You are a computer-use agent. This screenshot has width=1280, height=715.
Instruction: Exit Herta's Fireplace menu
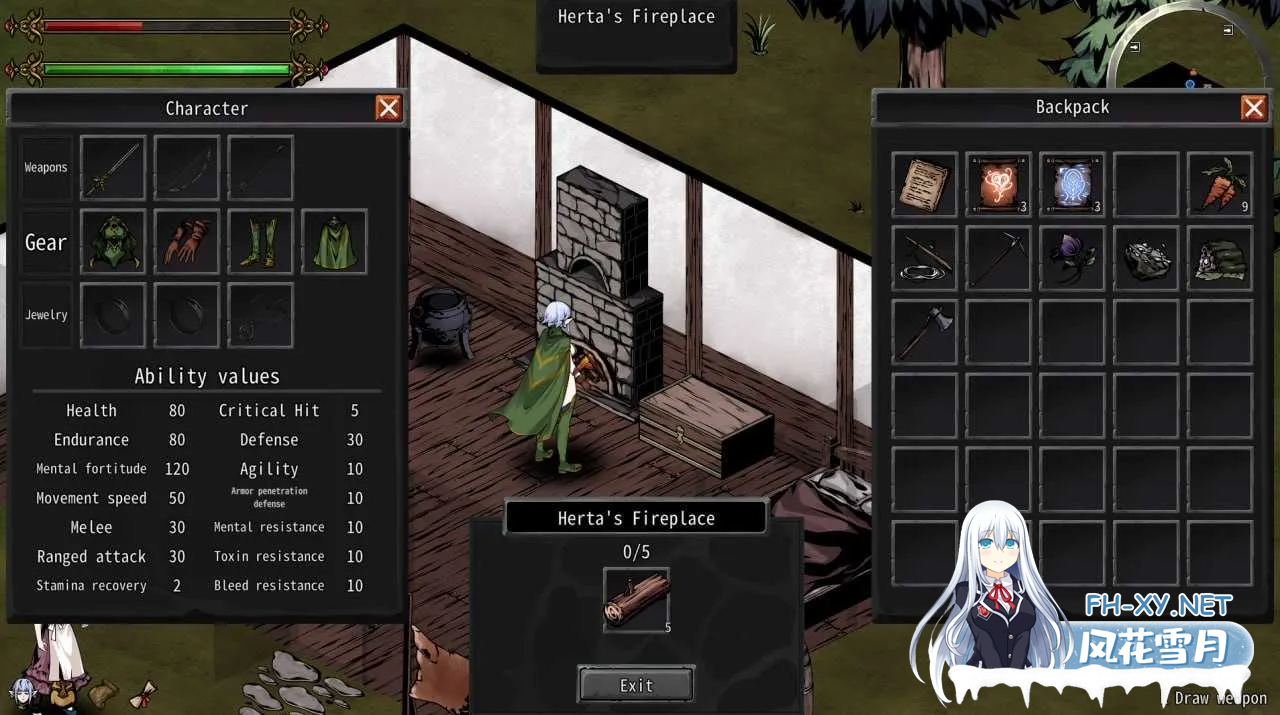point(636,685)
